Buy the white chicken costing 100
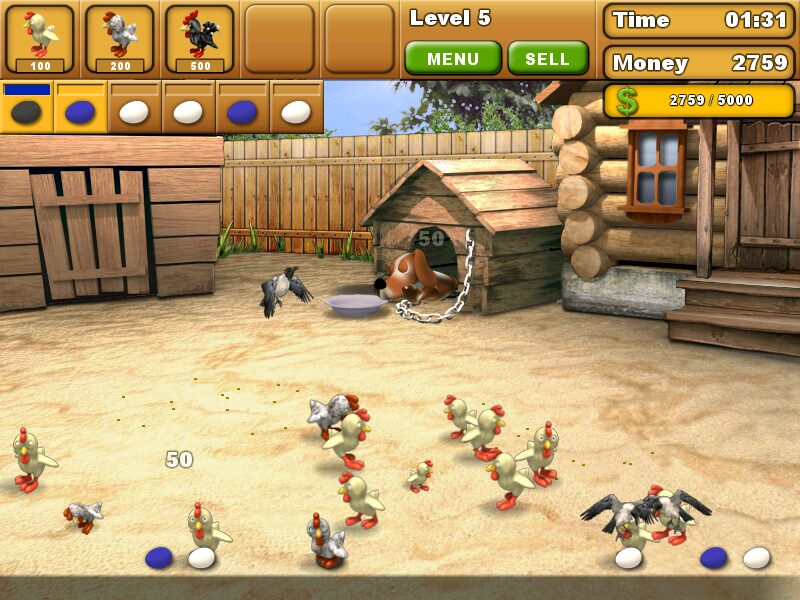The height and width of the screenshot is (600, 800). [40, 40]
